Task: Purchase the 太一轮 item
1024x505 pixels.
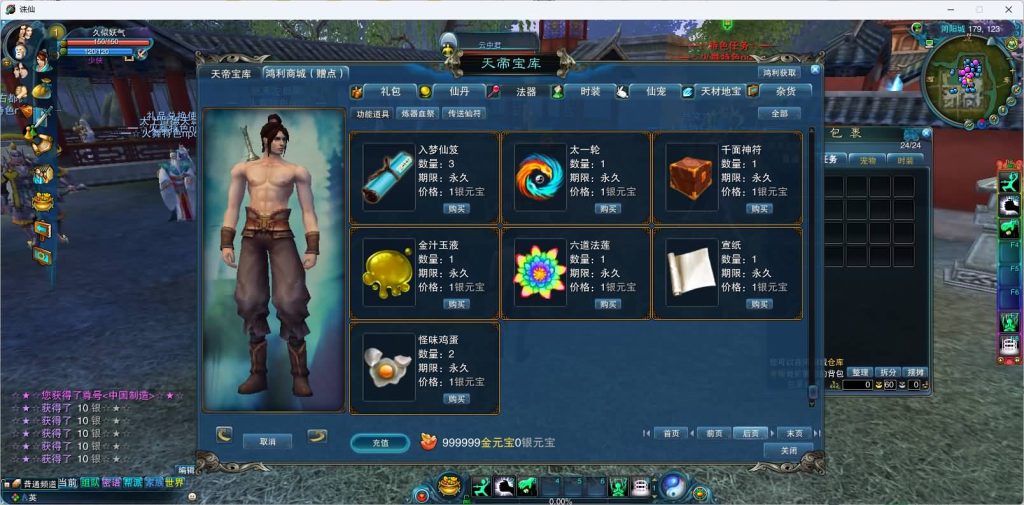Action: click(x=608, y=209)
